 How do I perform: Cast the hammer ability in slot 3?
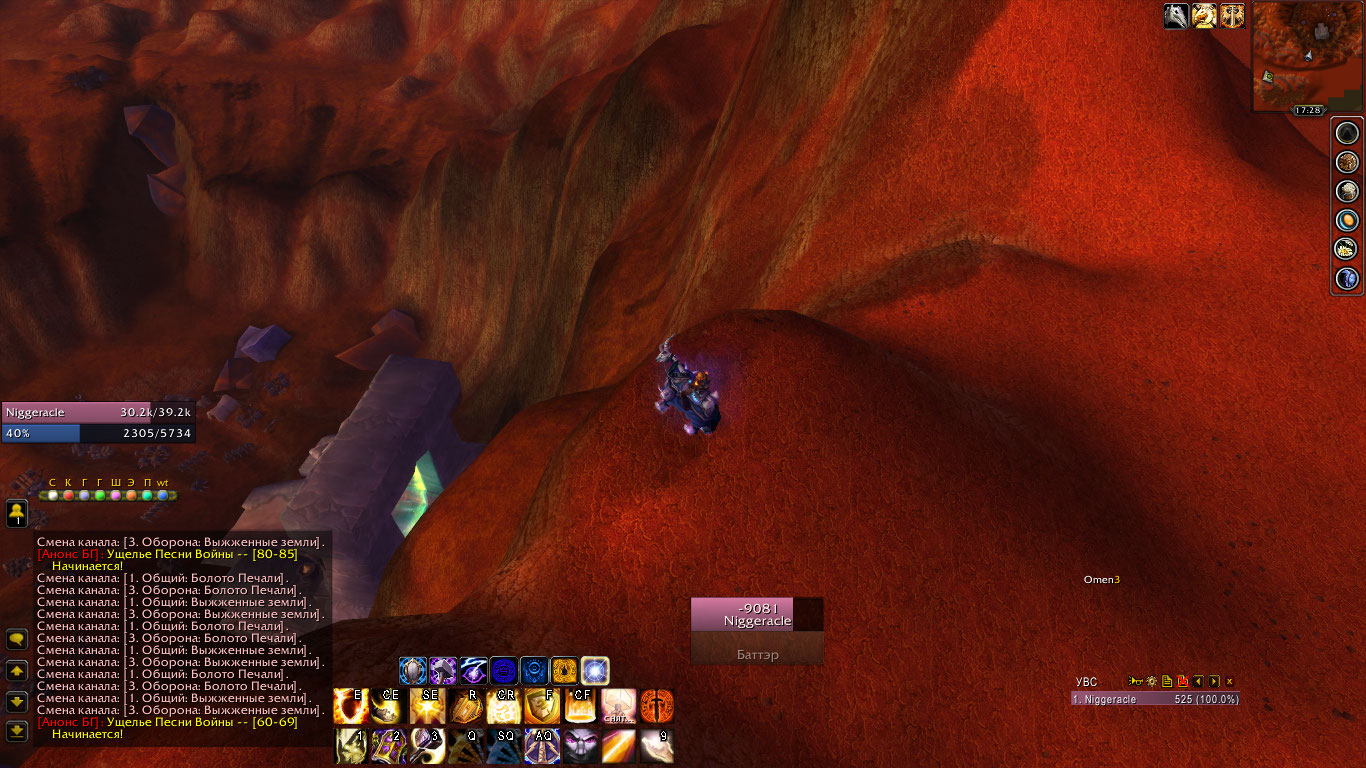(427, 746)
